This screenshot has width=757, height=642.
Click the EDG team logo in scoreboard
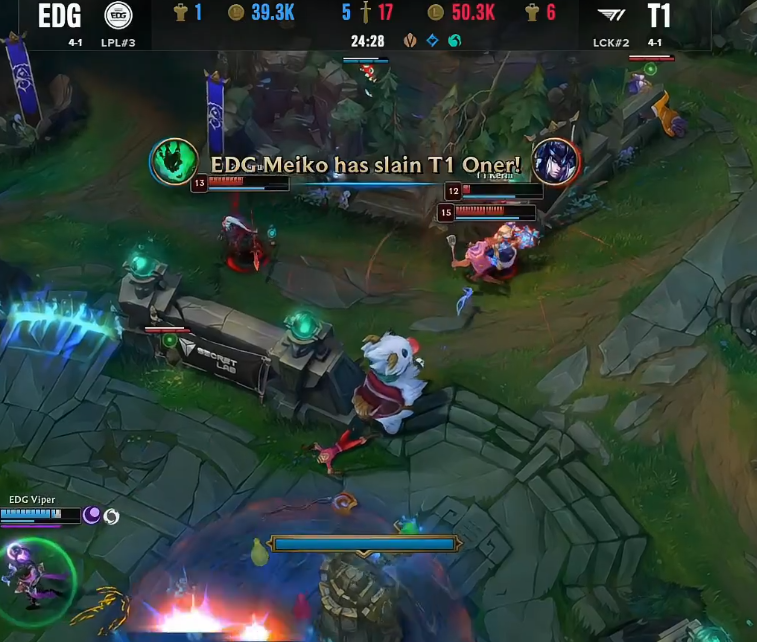pos(119,16)
